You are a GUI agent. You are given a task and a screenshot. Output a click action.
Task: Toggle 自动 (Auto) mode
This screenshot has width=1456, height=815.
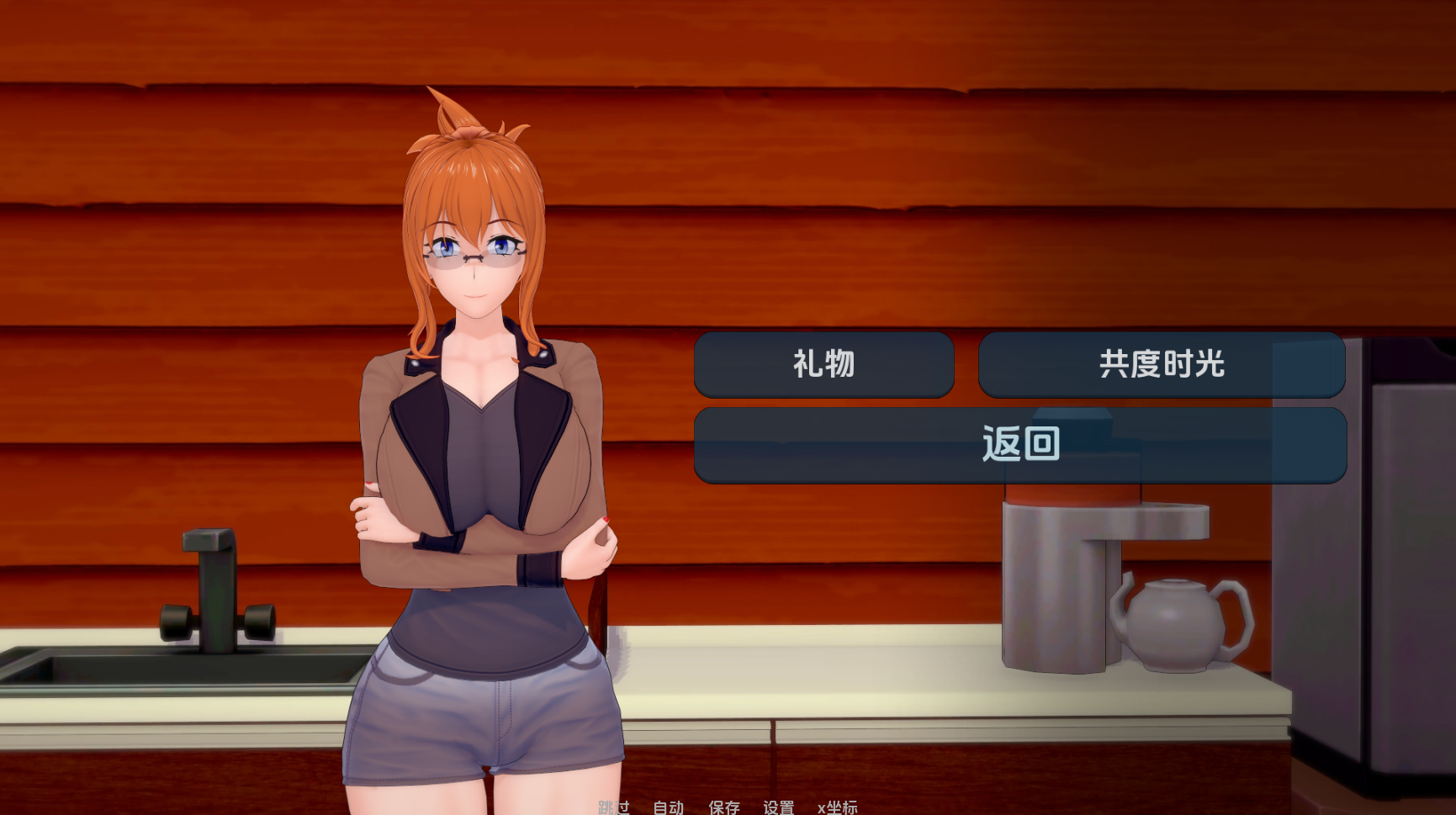(669, 807)
